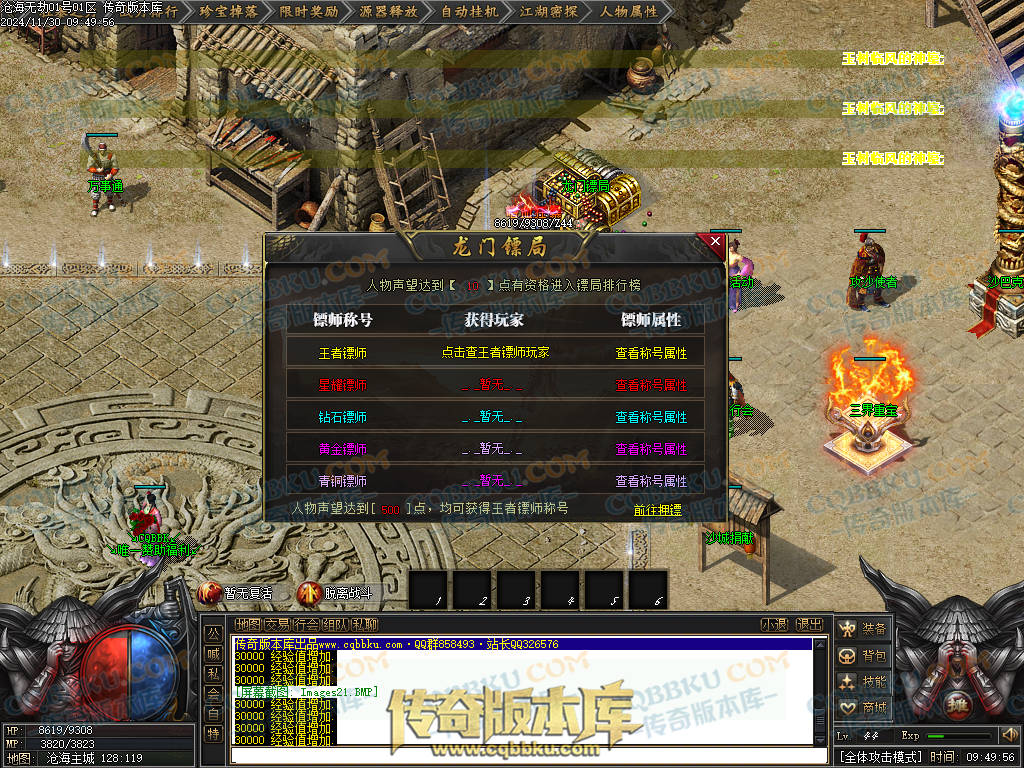View title attributes for 星耀镖师

(x=651, y=385)
